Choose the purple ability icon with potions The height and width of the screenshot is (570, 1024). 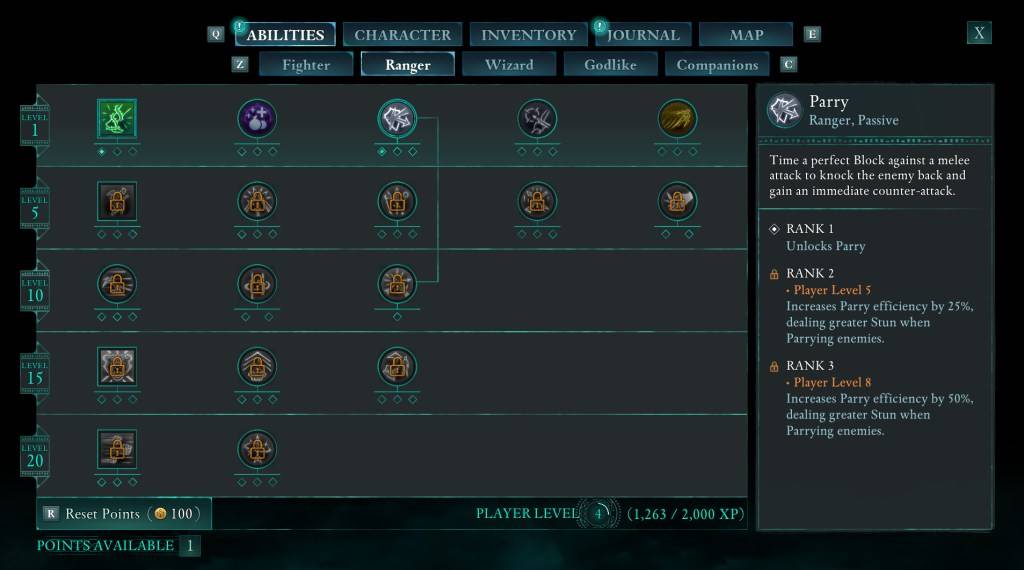pyautogui.click(x=257, y=119)
